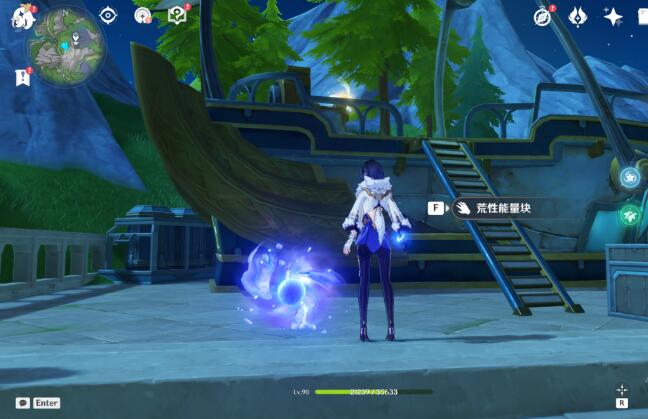Pick up the 荒性能量块 interaction prompt
This screenshot has height=419, width=648.
(x=490, y=208)
